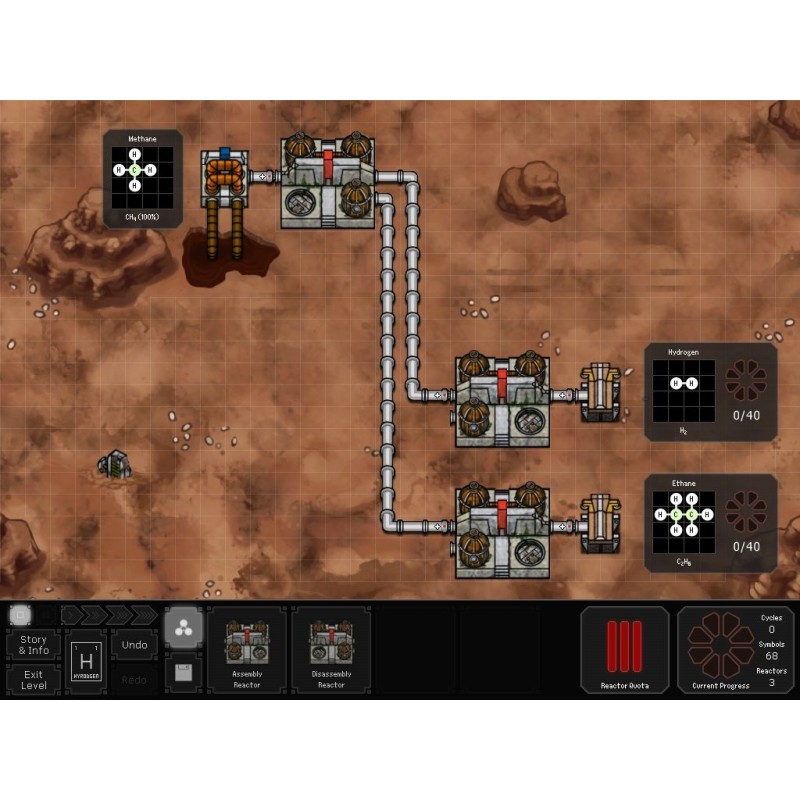Click the square stop simulation button
Image resolution: width=800 pixels, height=800 pixels.
coord(19,614)
